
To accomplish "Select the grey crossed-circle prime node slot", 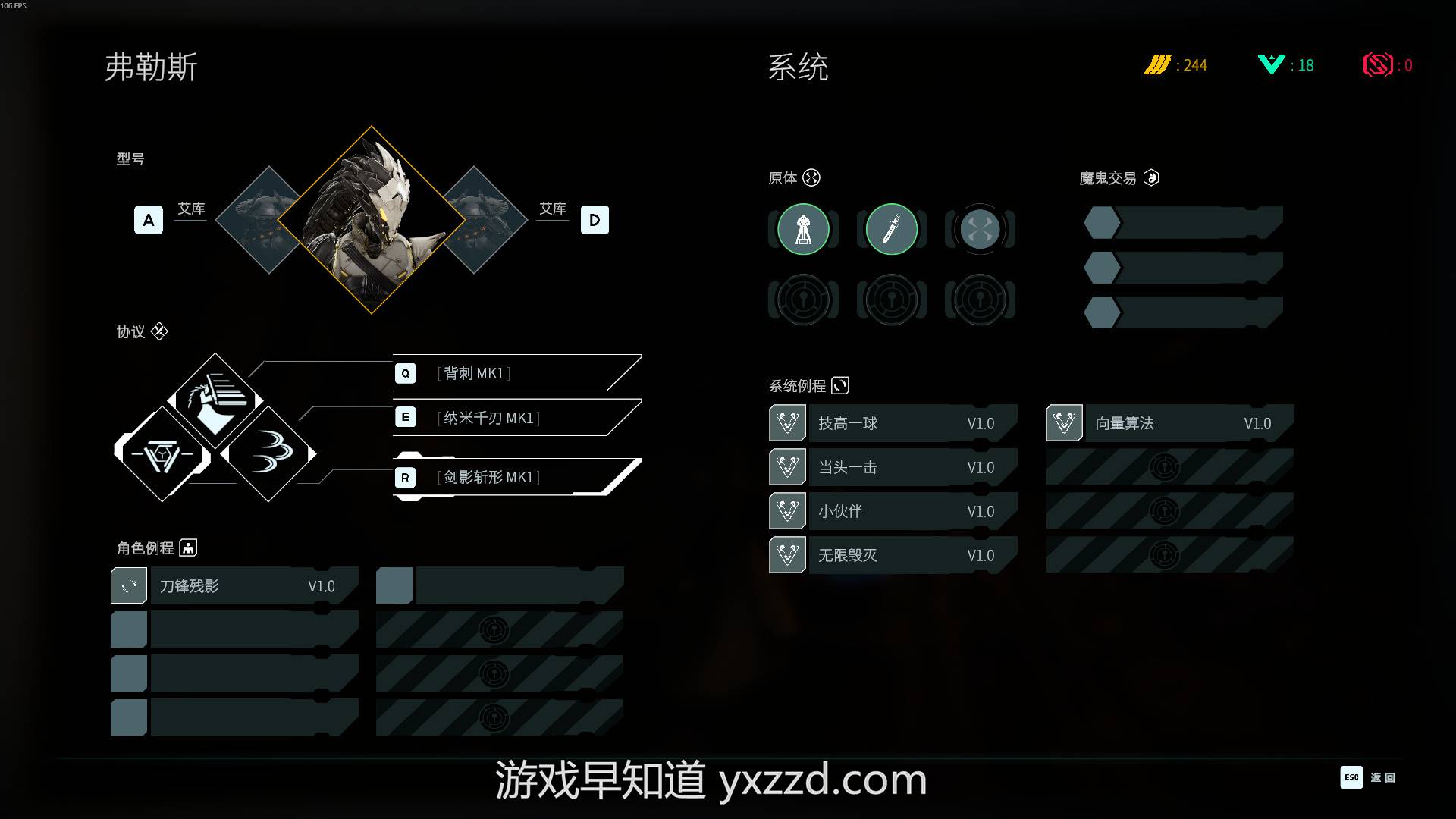I will (980, 229).
